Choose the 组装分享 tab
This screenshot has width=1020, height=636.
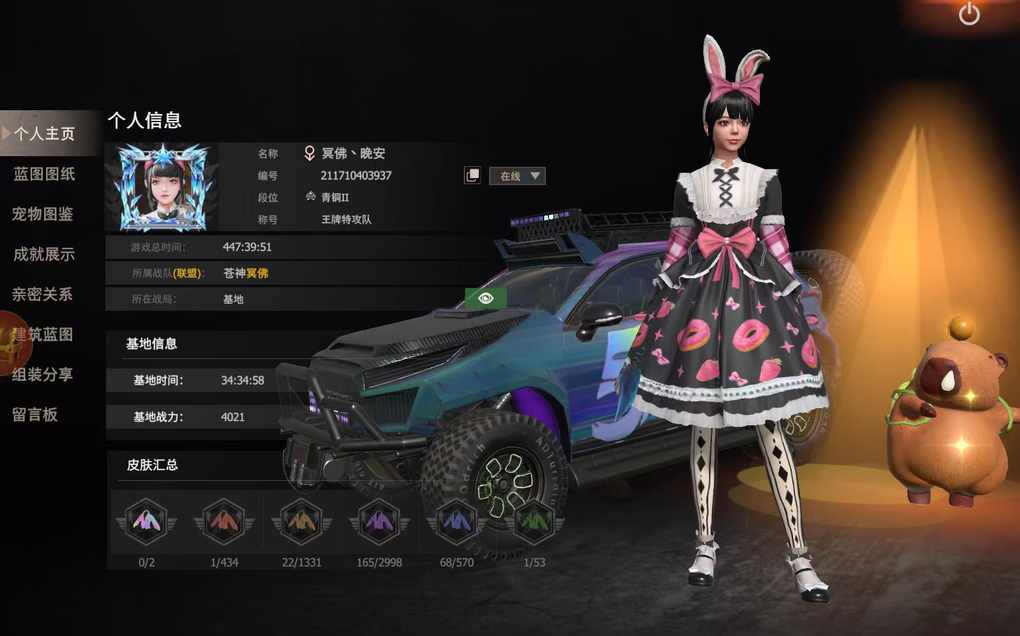point(44,374)
